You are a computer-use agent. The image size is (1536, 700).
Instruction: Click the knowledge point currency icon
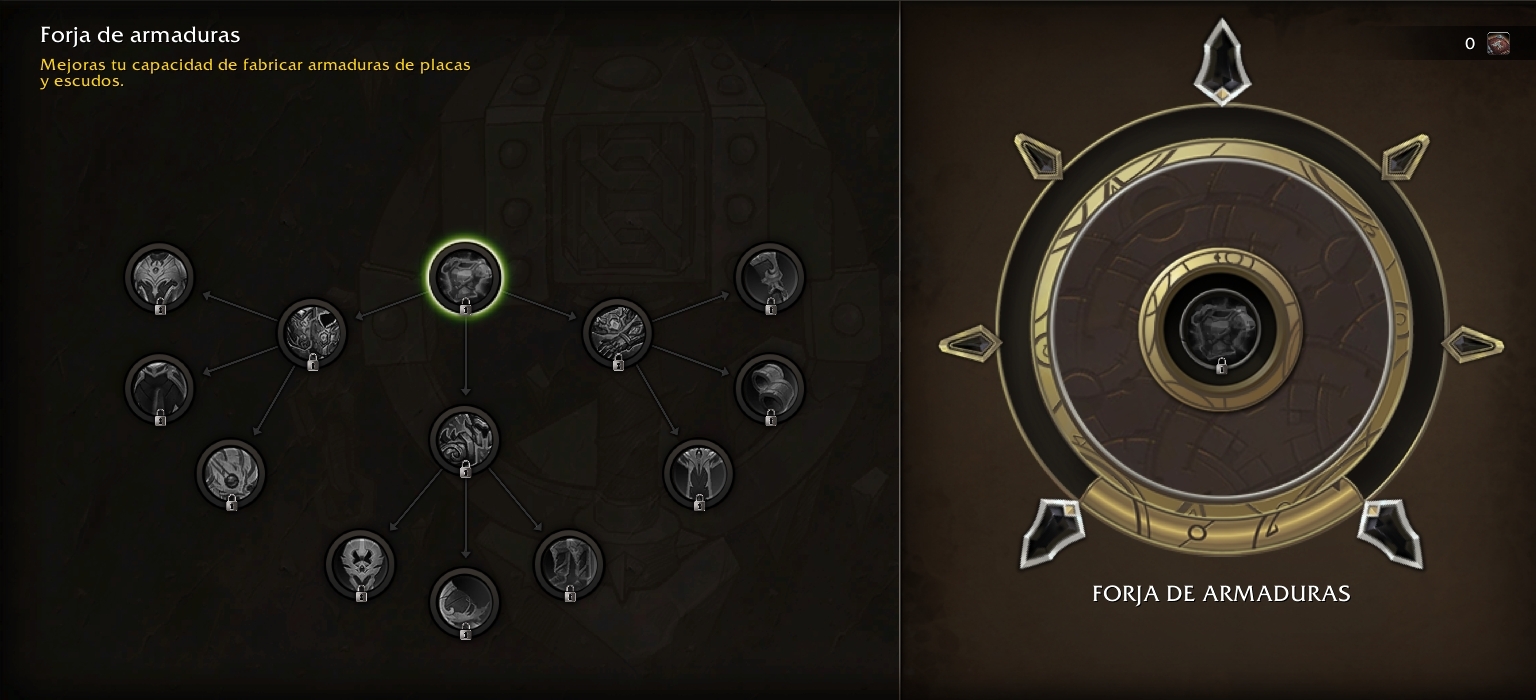[1498, 43]
